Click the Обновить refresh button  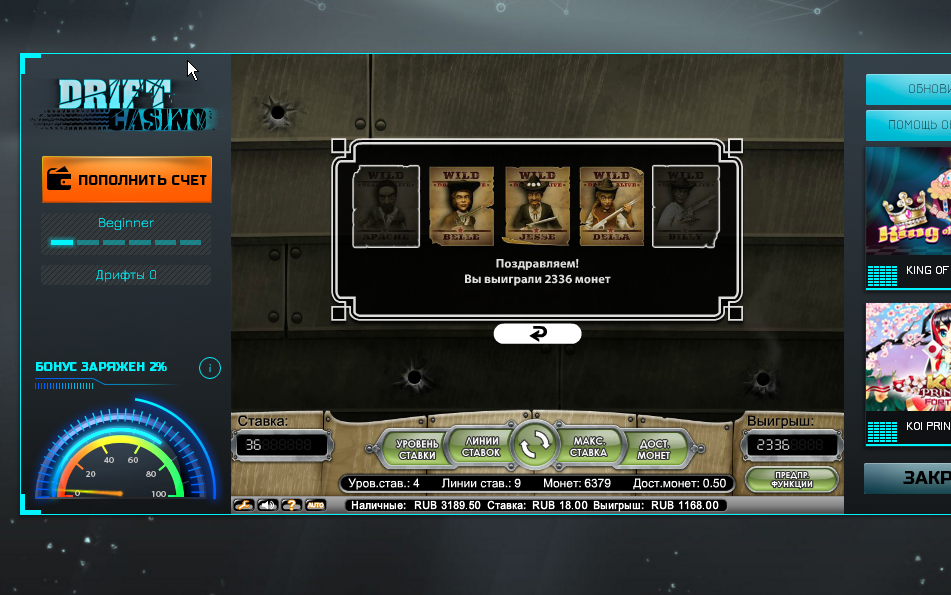[x=908, y=89]
